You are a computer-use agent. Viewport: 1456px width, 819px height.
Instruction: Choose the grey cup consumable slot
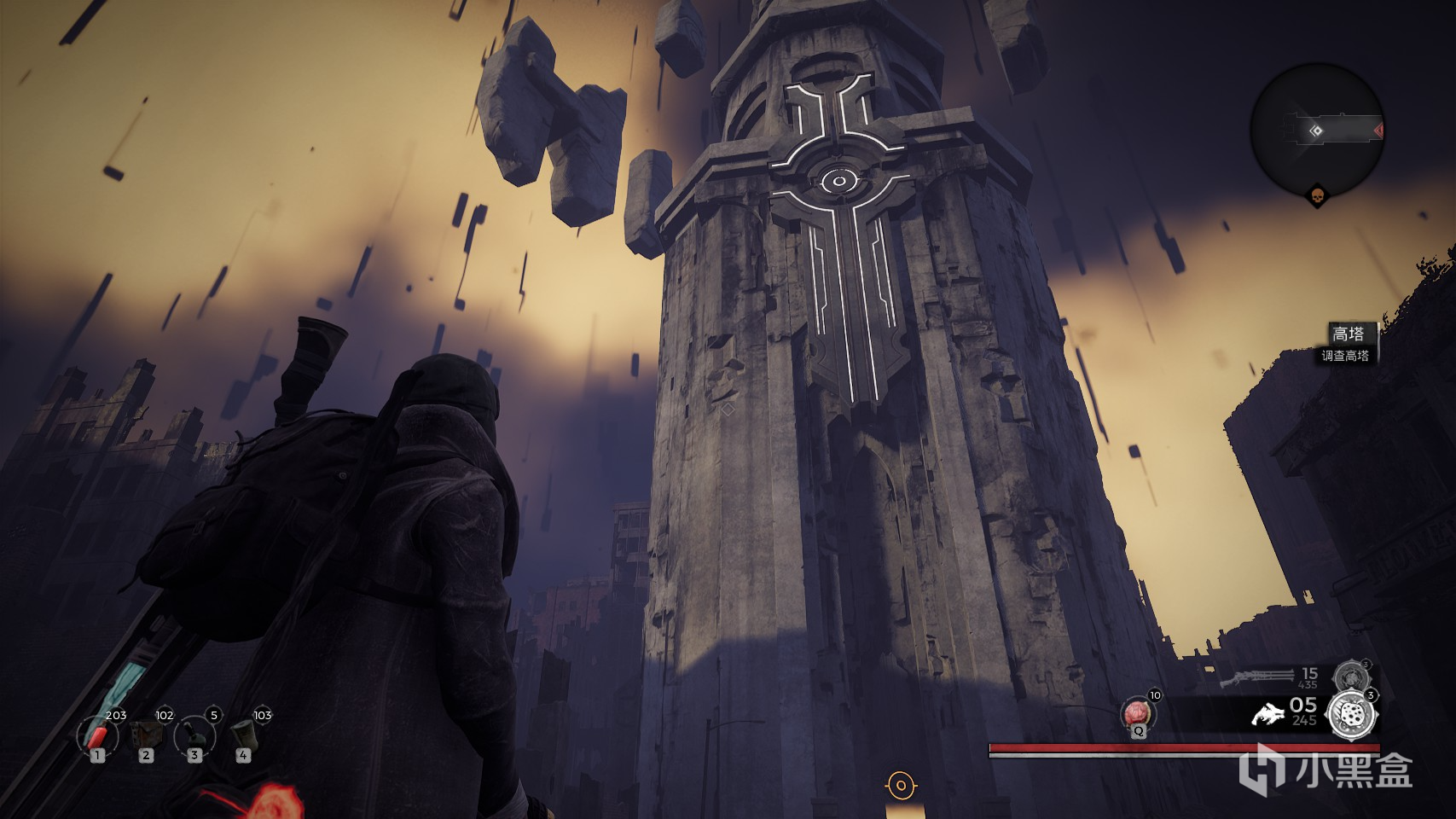[x=243, y=735]
